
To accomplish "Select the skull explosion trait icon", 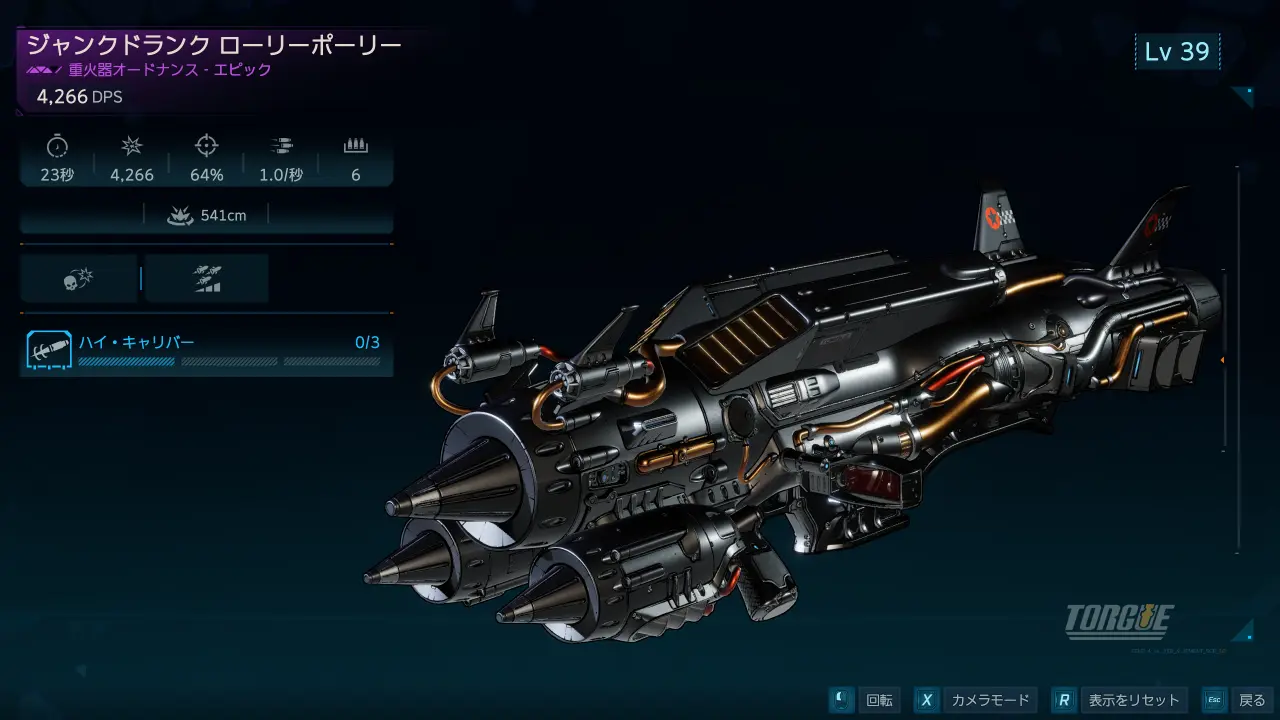I will pyautogui.click(x=78, y=279).
